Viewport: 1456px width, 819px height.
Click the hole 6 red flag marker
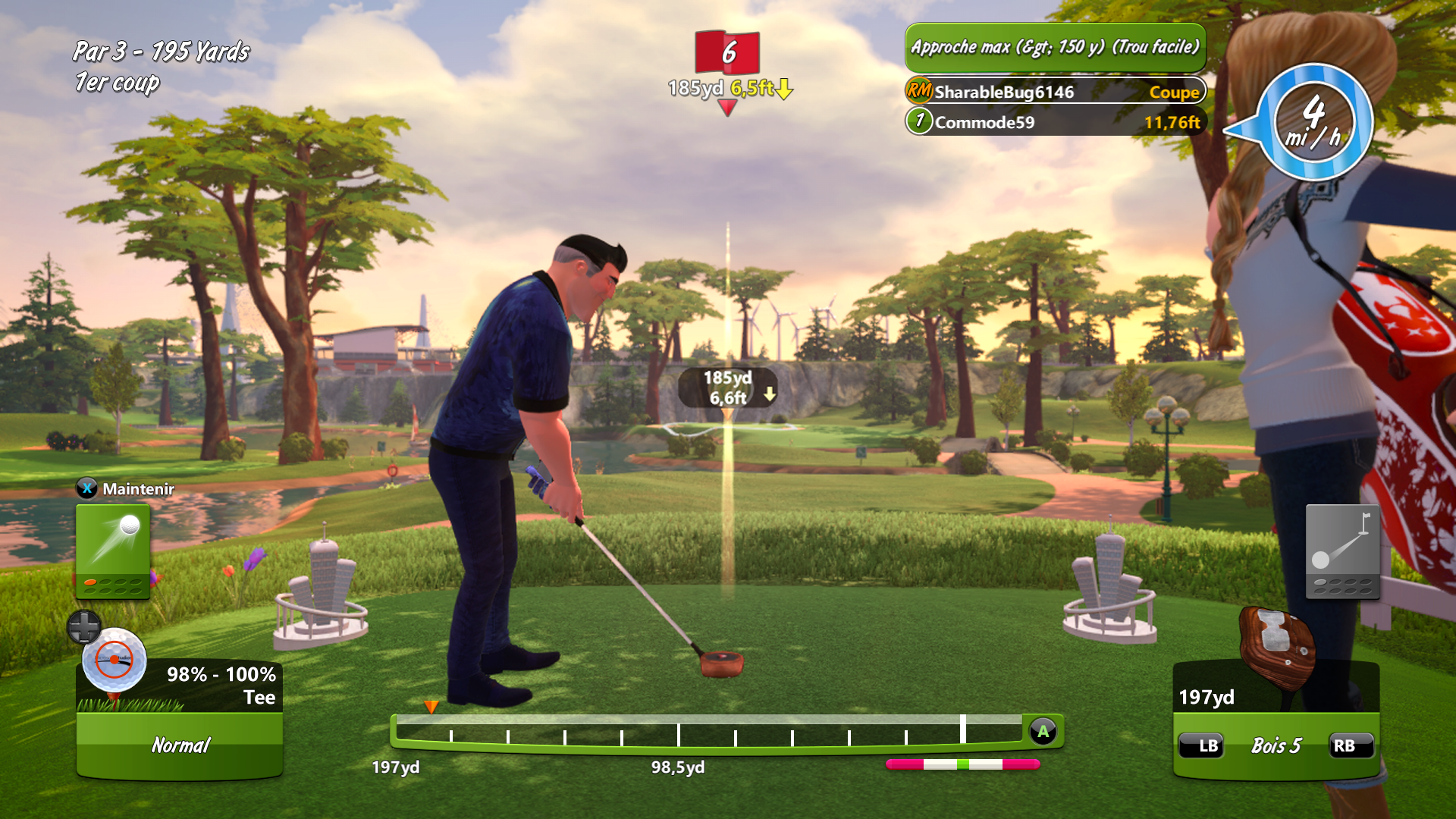pyautogui.click(x=727, y=52)
